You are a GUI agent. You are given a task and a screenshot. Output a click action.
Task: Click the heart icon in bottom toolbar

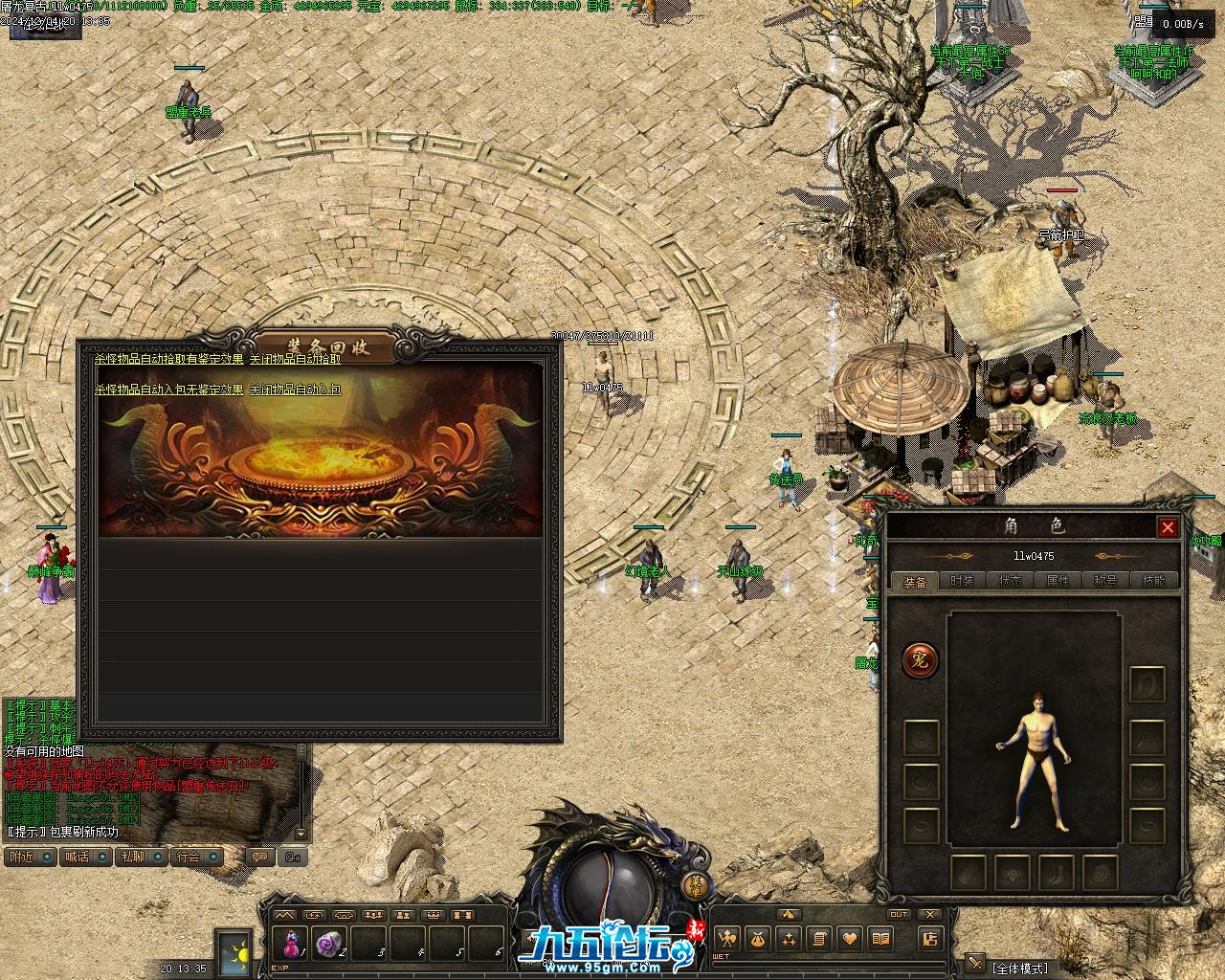point(849,939)
